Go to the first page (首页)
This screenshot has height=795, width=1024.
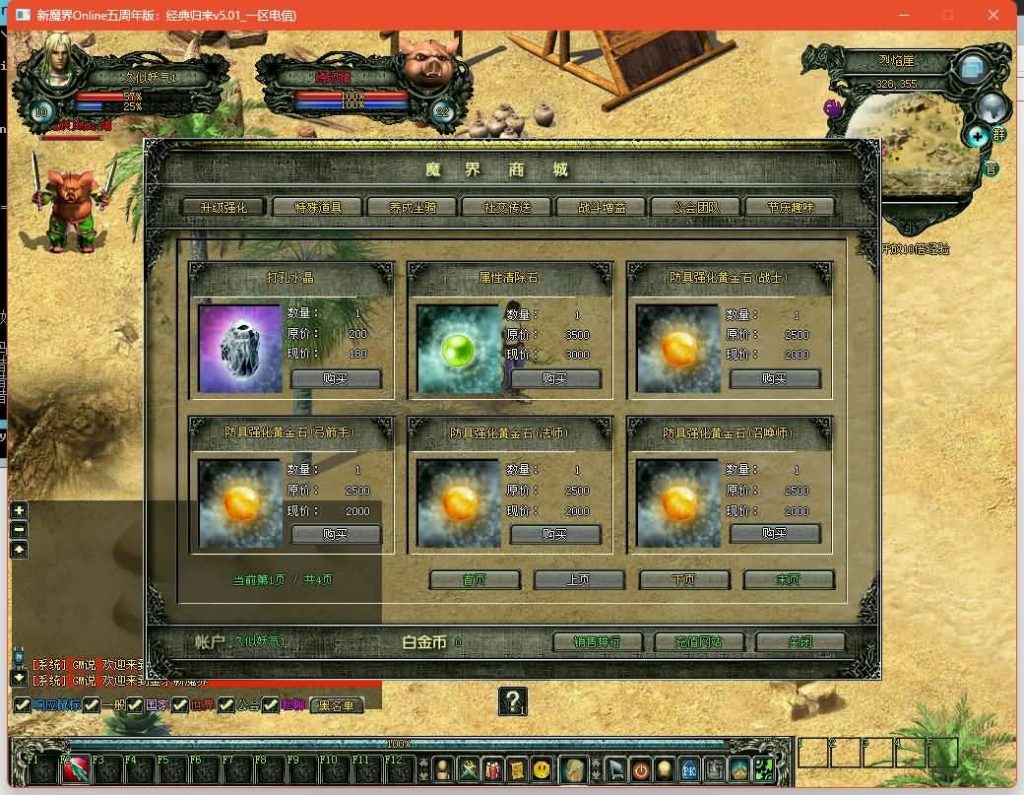pos(475,580)
